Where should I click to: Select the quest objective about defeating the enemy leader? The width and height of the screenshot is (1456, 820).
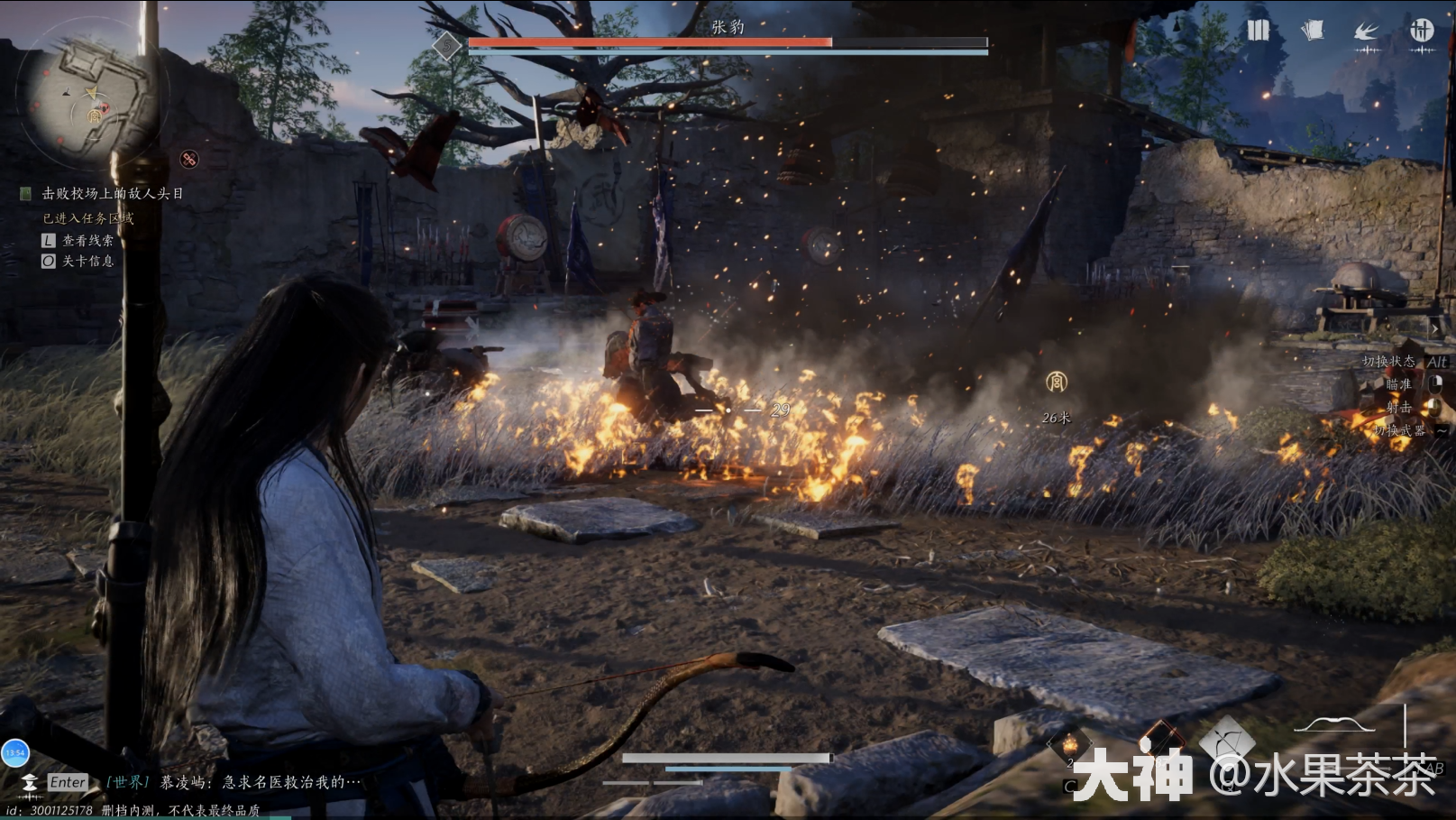(112, 193)
